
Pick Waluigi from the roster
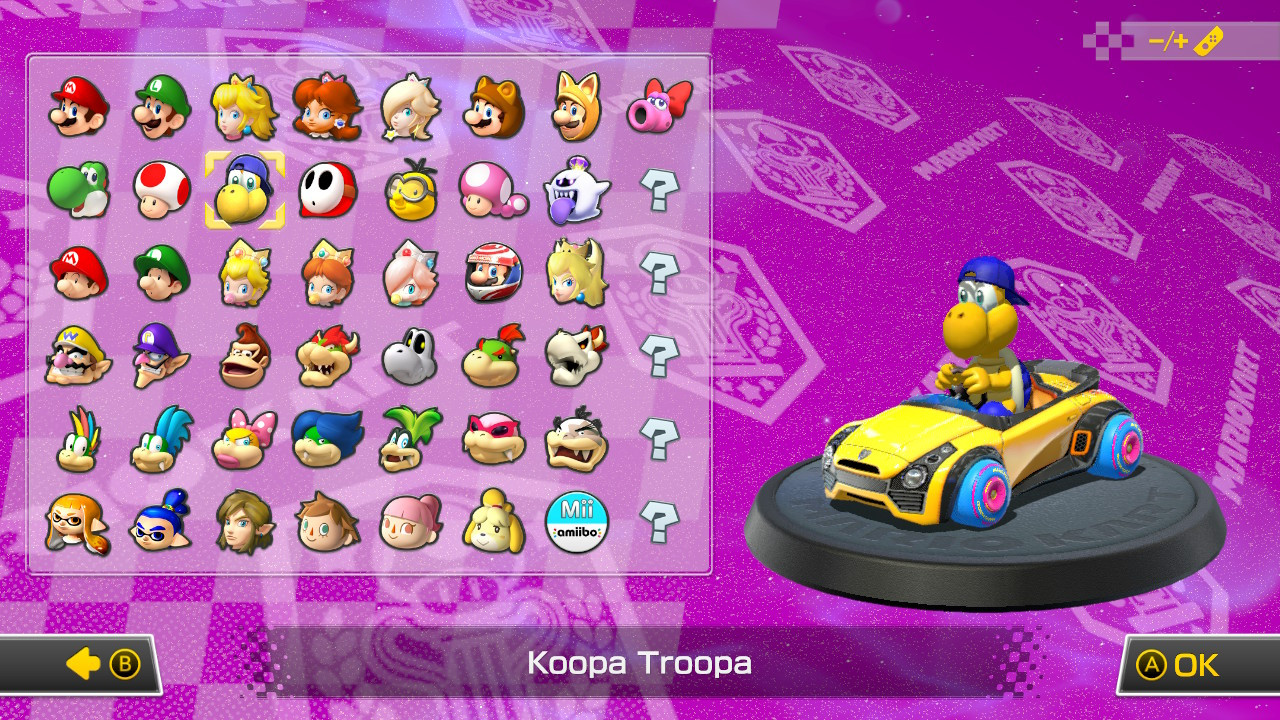pos(158,357)
